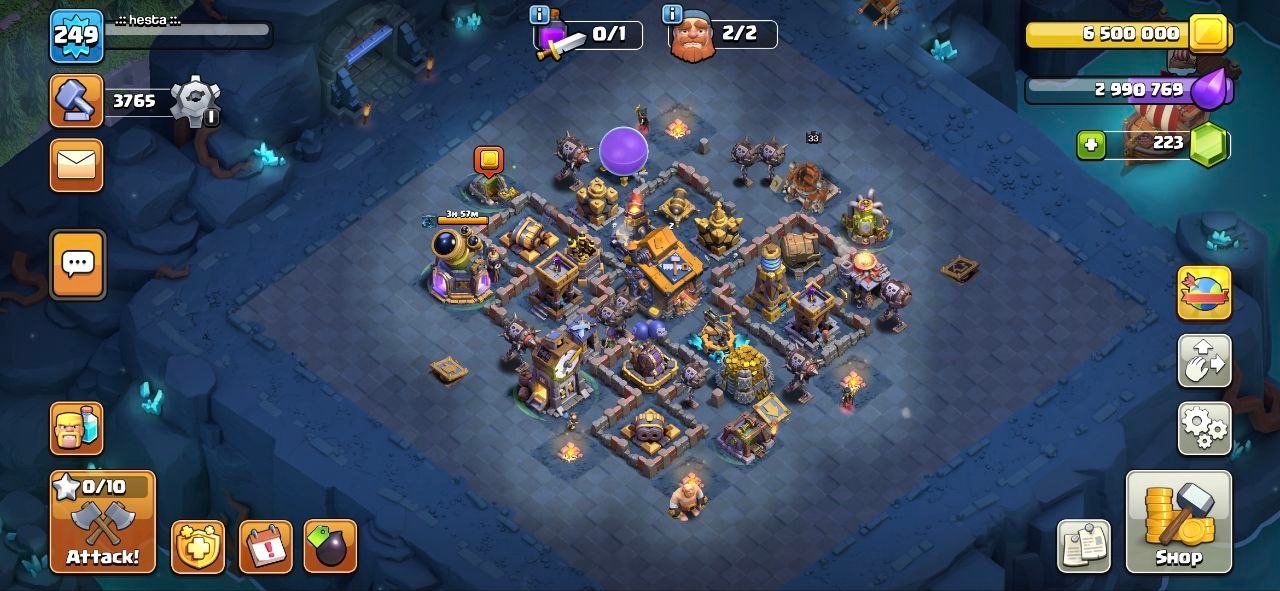Open the barbarian and elixir army icon
Image resolution: width=1280 pixels, height=591 pixels.
pyautogui.click(x=76, y=428)
